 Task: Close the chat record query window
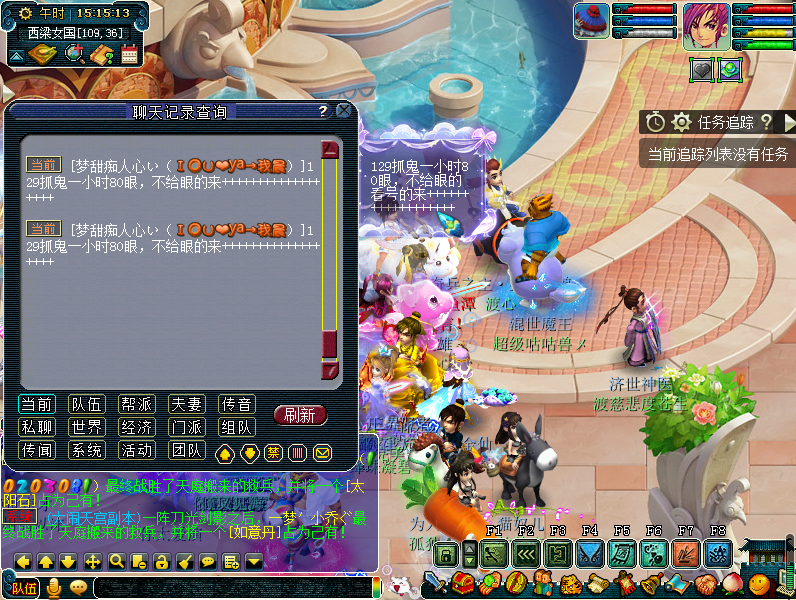(344, 111)
